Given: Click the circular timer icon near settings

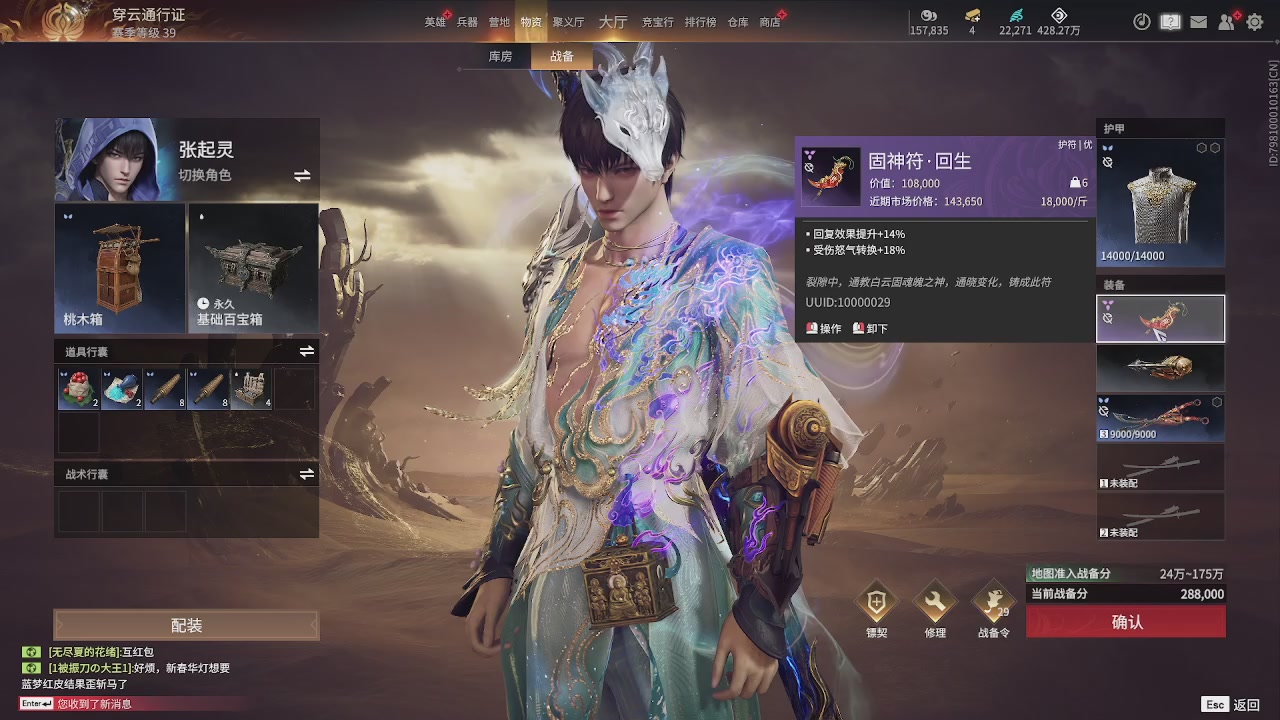Looking at the screenshot, I should tap(1141, 21).
